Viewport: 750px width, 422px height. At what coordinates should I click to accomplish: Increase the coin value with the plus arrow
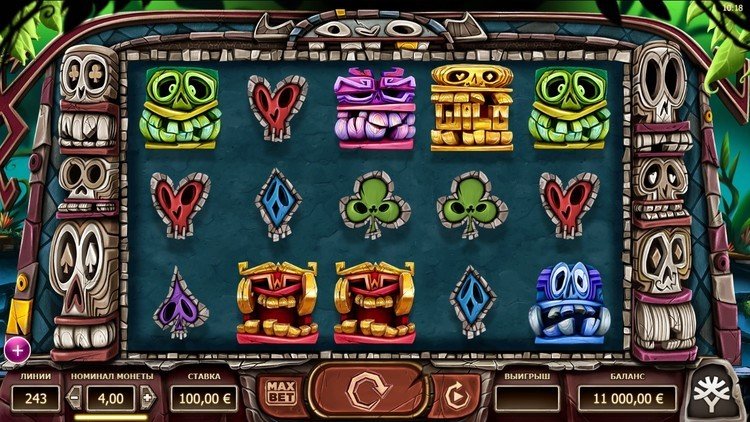tap(148, 398)
